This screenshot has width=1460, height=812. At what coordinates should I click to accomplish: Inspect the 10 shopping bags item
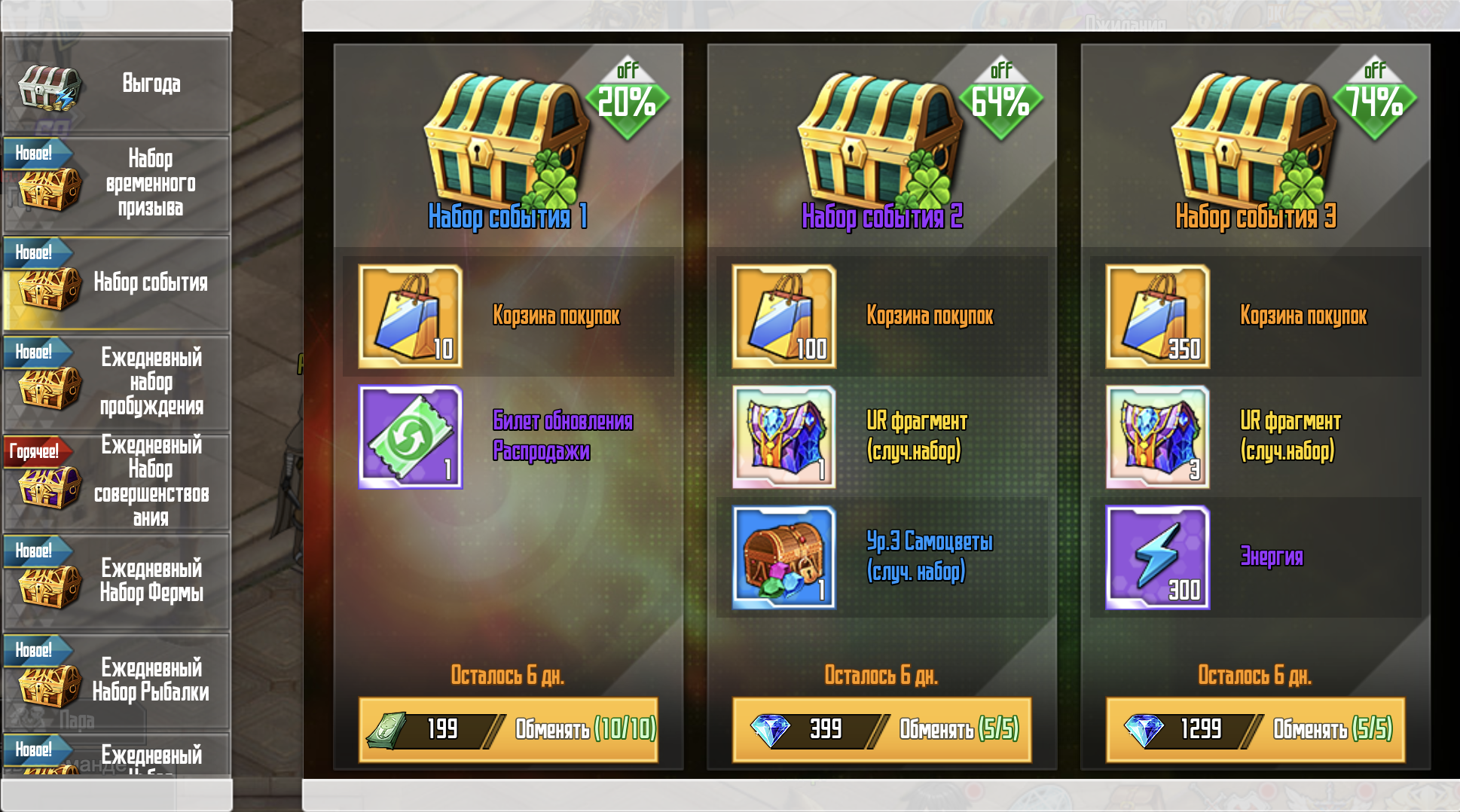(411, 316)
